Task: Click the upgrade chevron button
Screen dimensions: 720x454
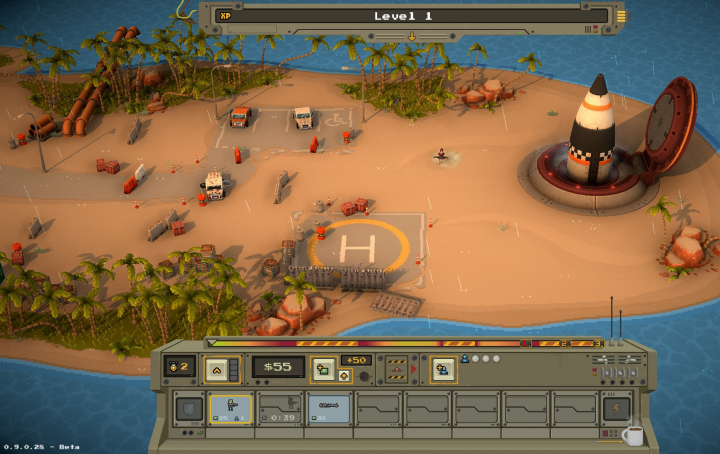Action: click(x=216, y=369)
